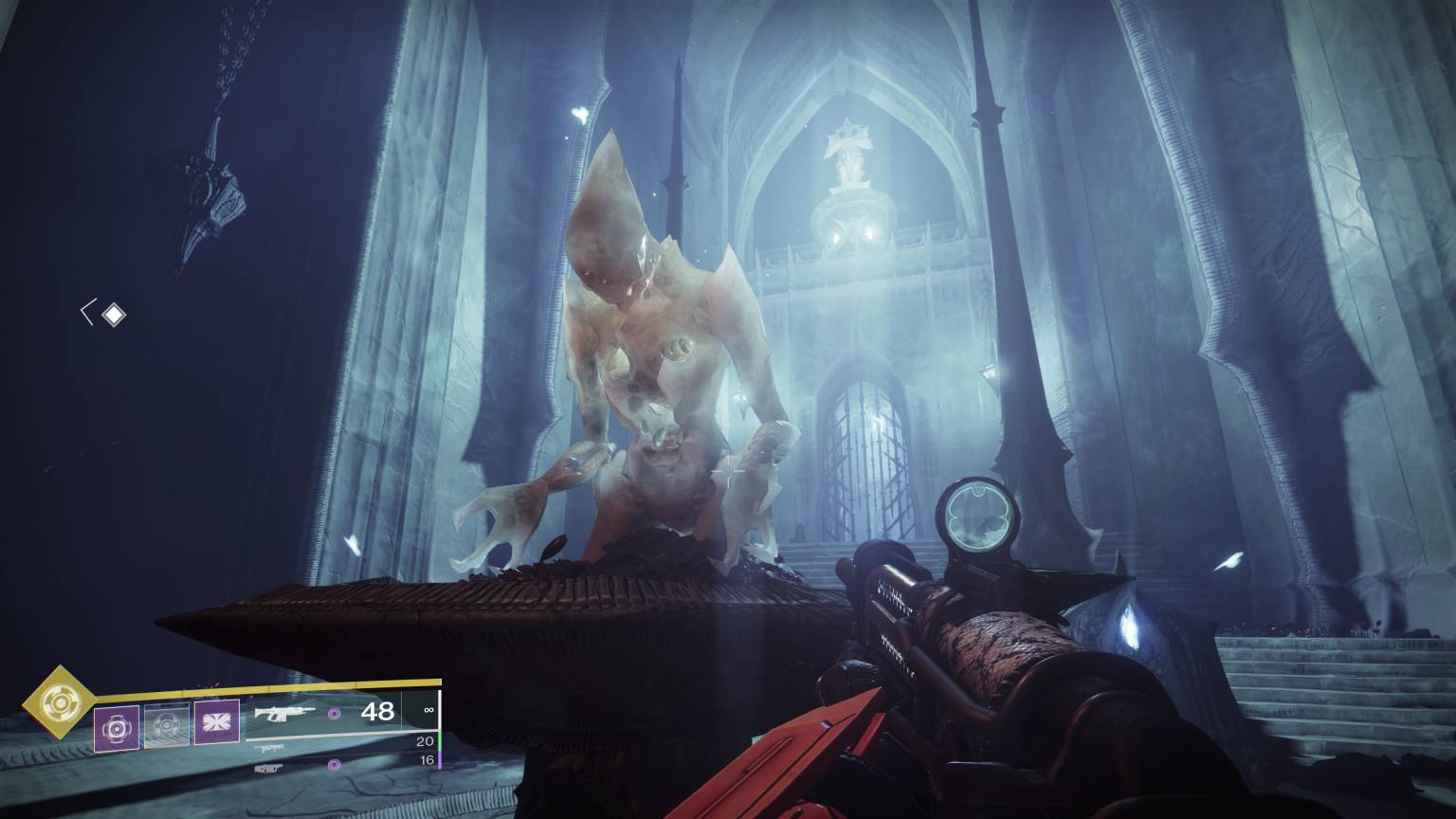Viewport: 1456px width, 819px height.
Task: Click the infinity reserve ammo symbol
Action: (x=428, y=710)
